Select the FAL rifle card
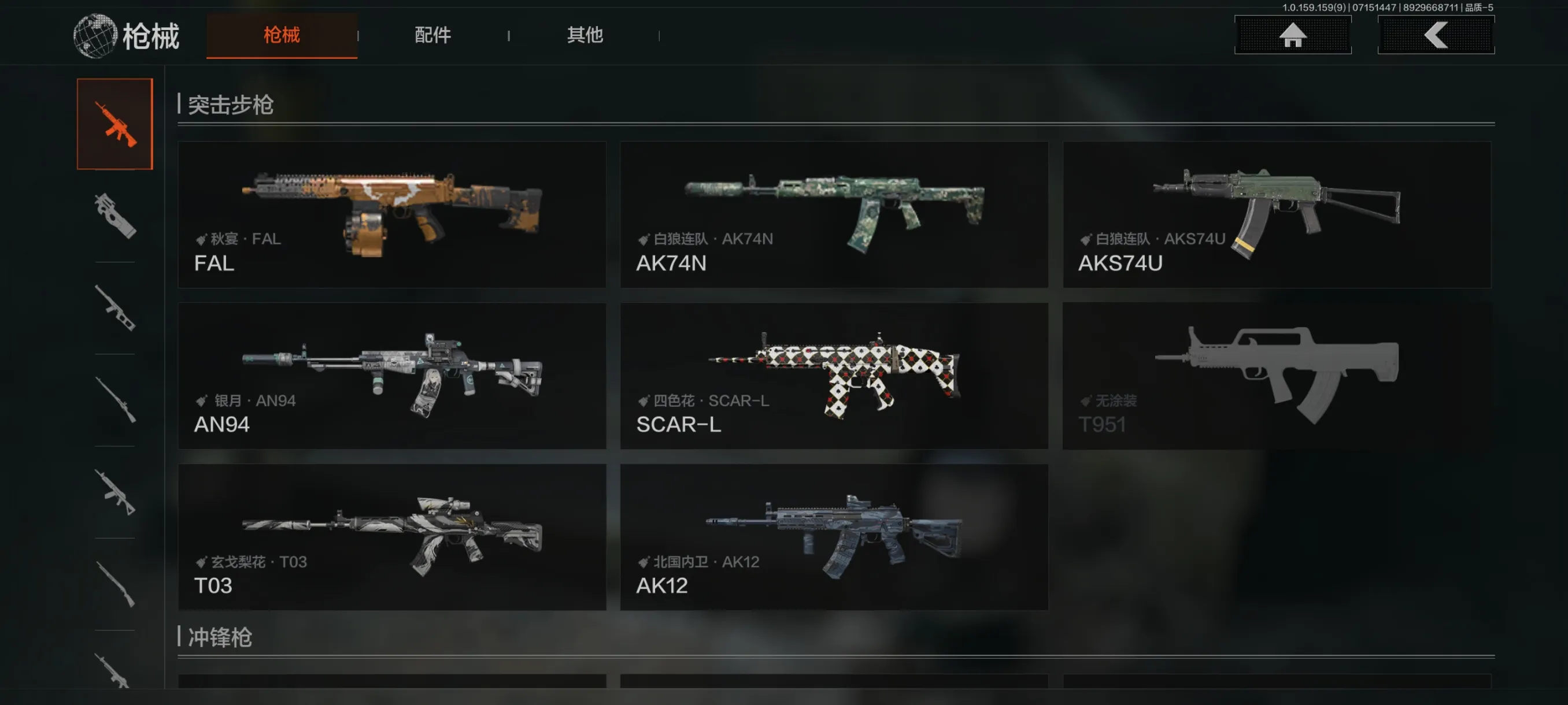Image resolution: width=1568 pixels, height=705 pixels. (x=391, y=214)
